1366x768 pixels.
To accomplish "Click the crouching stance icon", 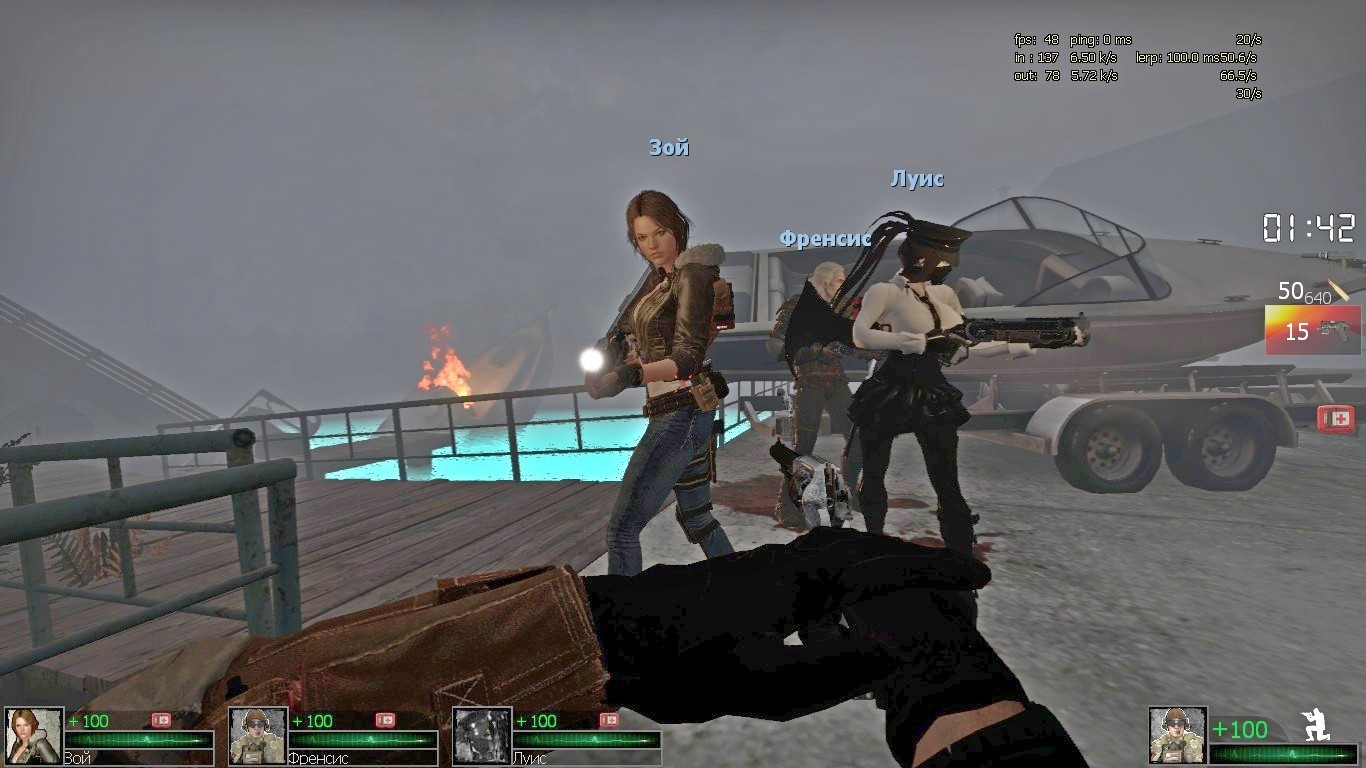I will [1315, 725].
